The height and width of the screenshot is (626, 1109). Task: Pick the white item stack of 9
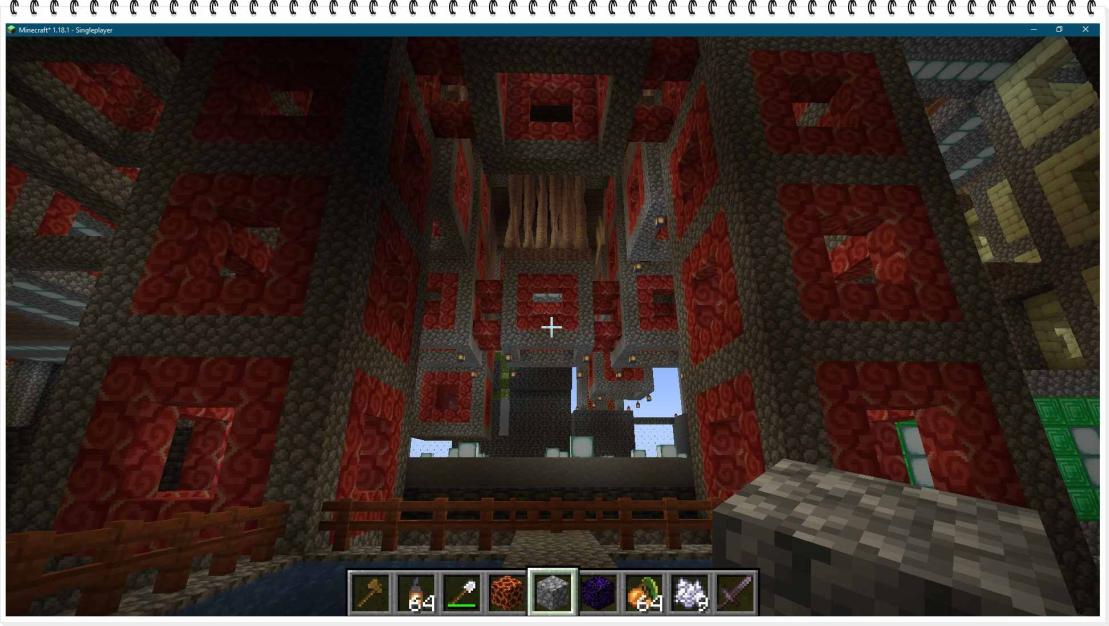(690, 593)
